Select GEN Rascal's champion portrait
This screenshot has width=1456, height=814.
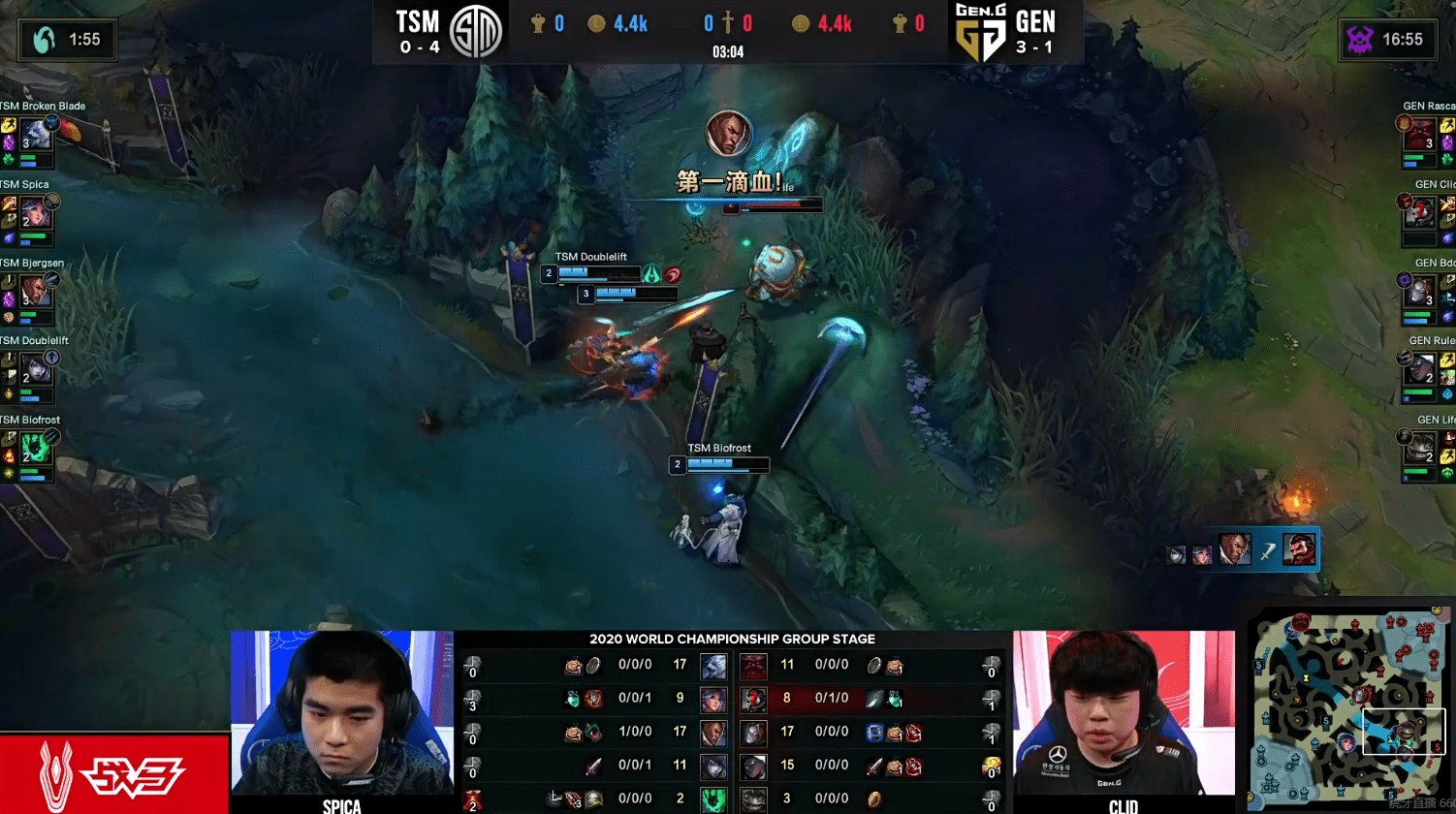tap(1421, 134)
